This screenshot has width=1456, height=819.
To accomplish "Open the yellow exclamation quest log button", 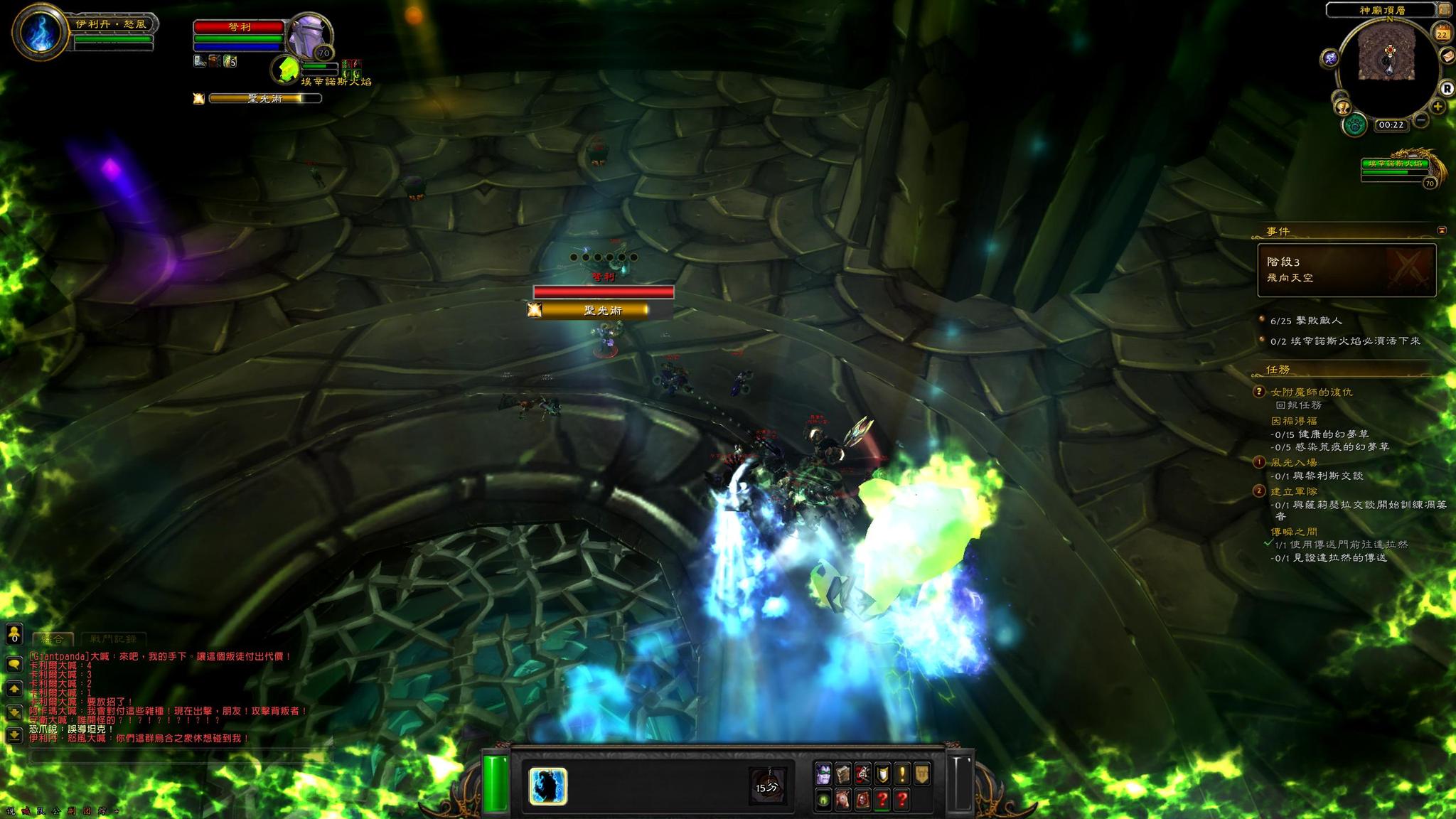I will [902, 773].
